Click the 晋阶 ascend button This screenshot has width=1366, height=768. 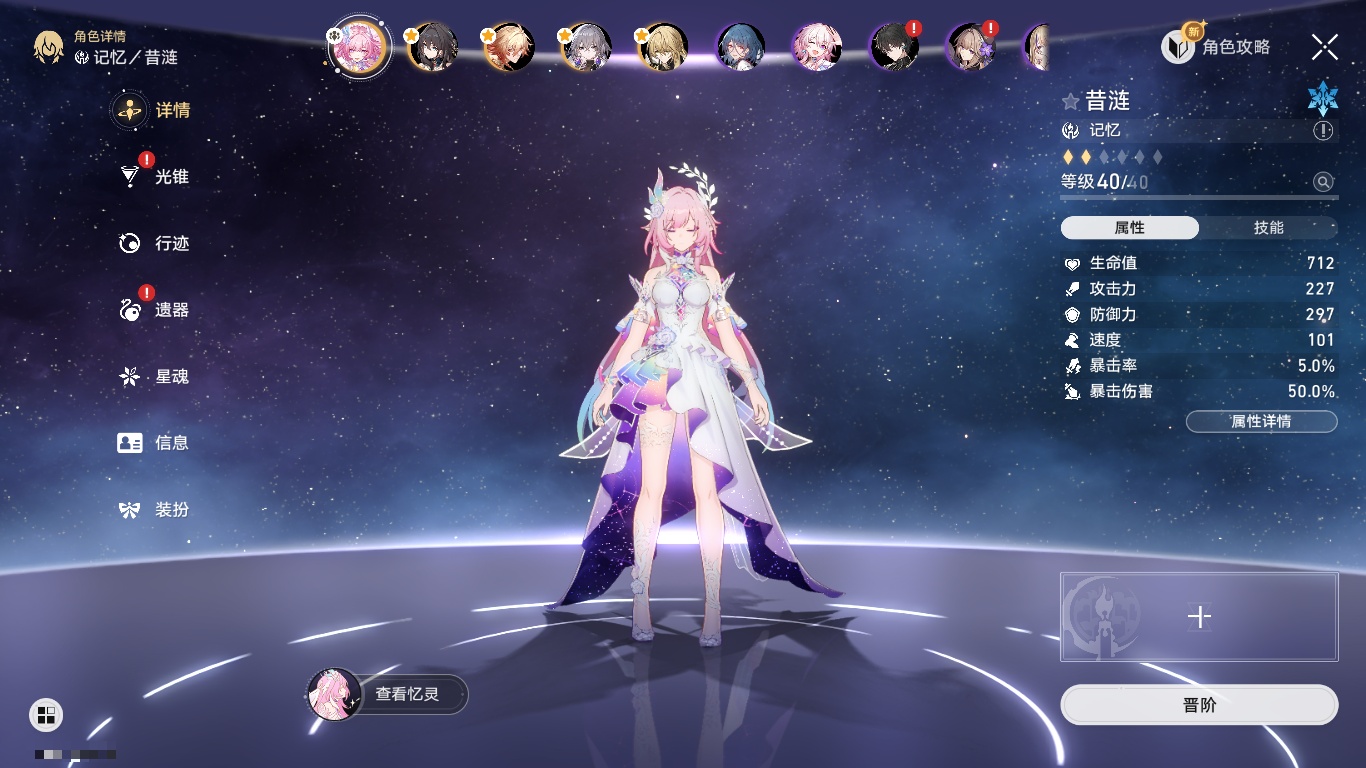(1199, 705)
